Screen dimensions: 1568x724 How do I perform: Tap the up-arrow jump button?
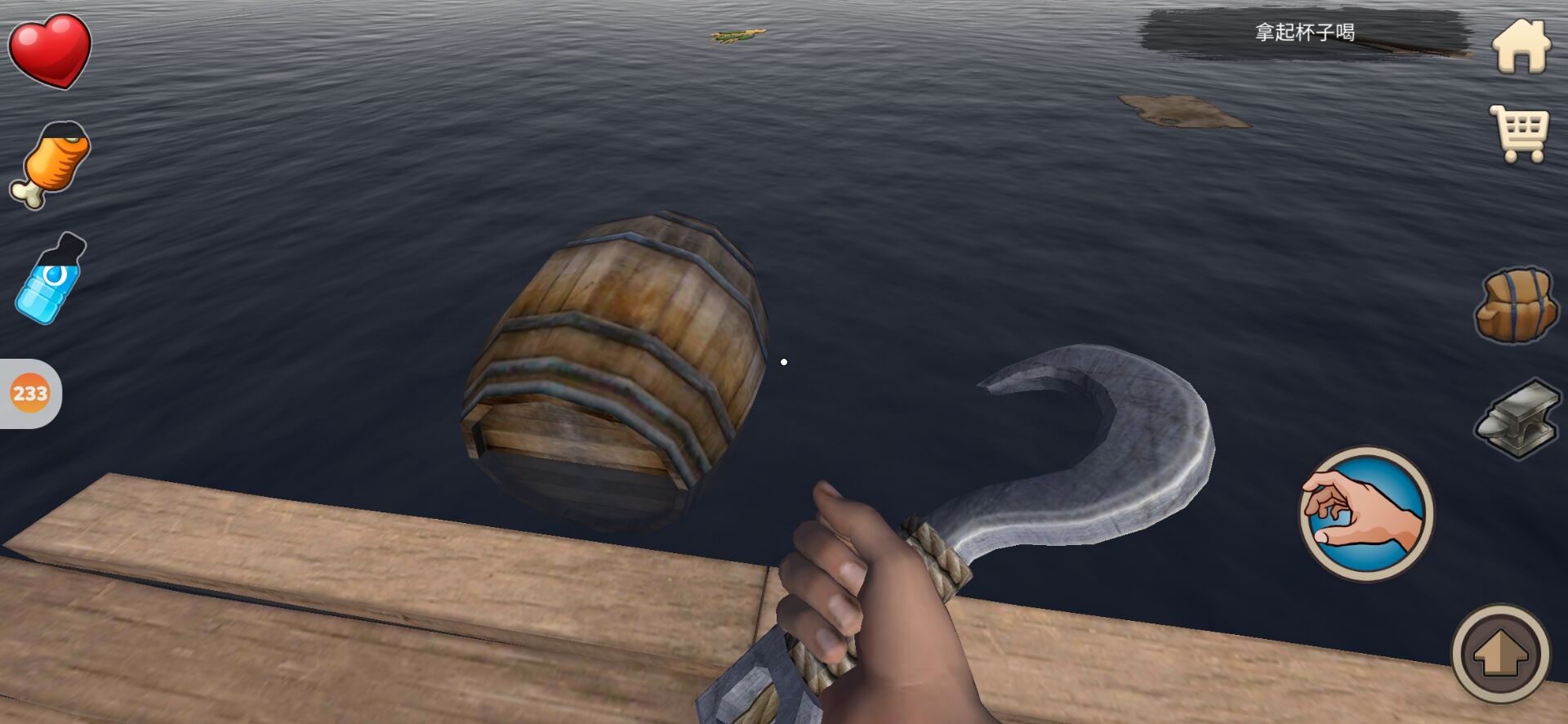click(x=1500, y=654)
